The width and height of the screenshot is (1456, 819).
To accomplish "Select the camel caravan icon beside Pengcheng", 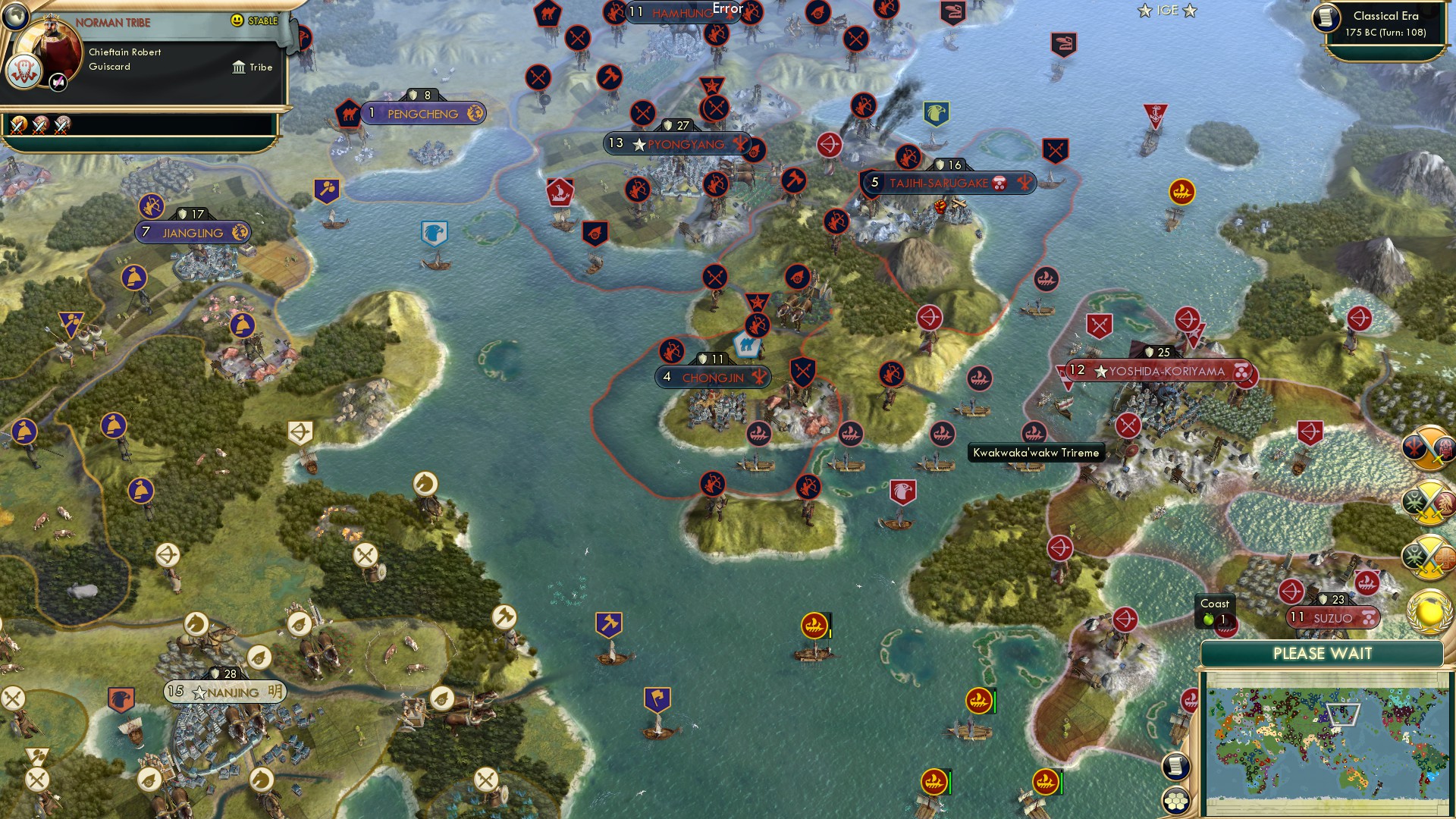I will pos(348,111).
